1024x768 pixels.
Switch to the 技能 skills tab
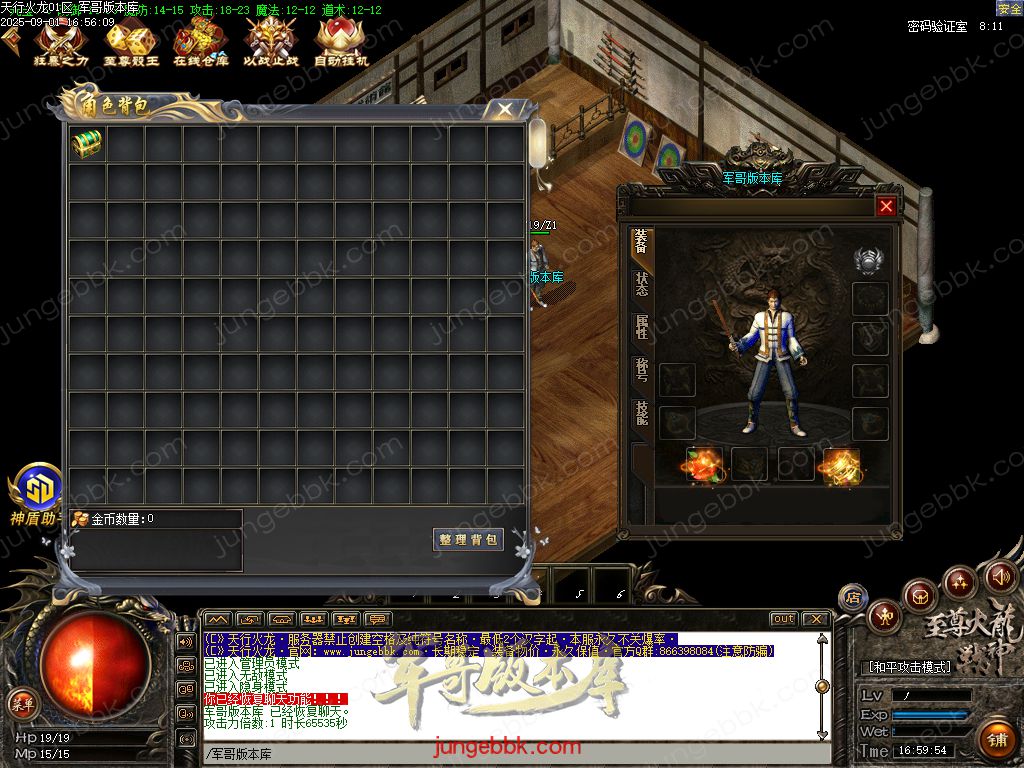(641, 413)
